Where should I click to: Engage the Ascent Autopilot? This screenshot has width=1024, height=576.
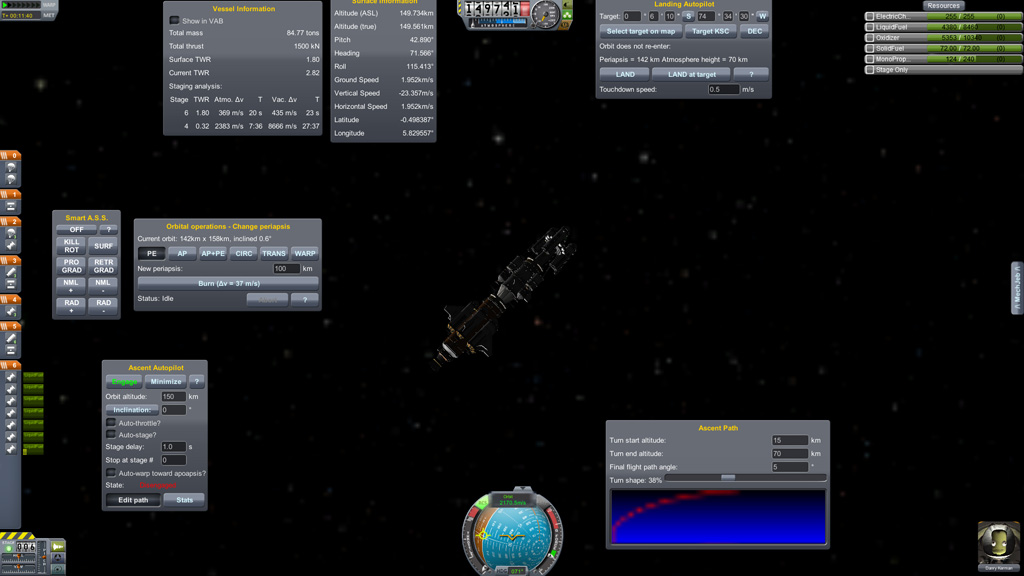[x=124, y=381]
